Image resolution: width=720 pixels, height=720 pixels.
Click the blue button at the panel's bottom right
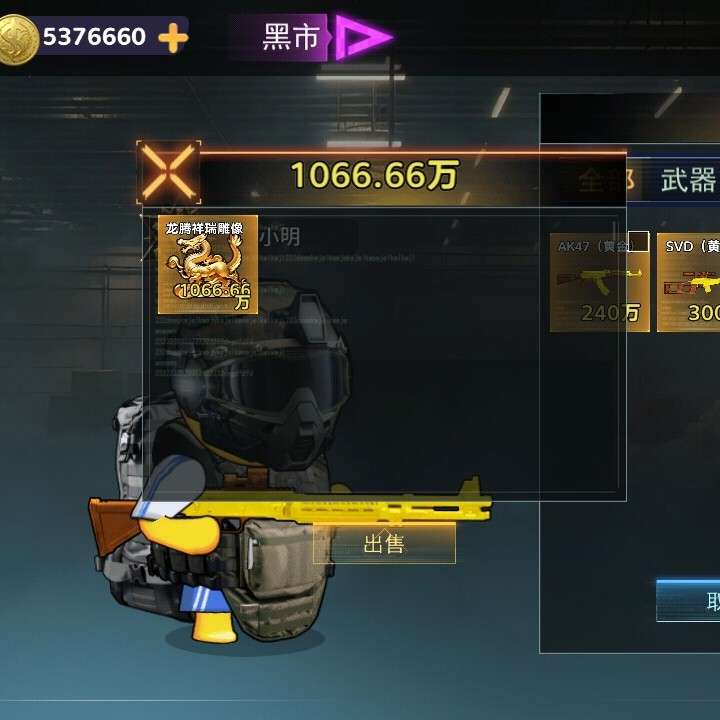[689, 600]
